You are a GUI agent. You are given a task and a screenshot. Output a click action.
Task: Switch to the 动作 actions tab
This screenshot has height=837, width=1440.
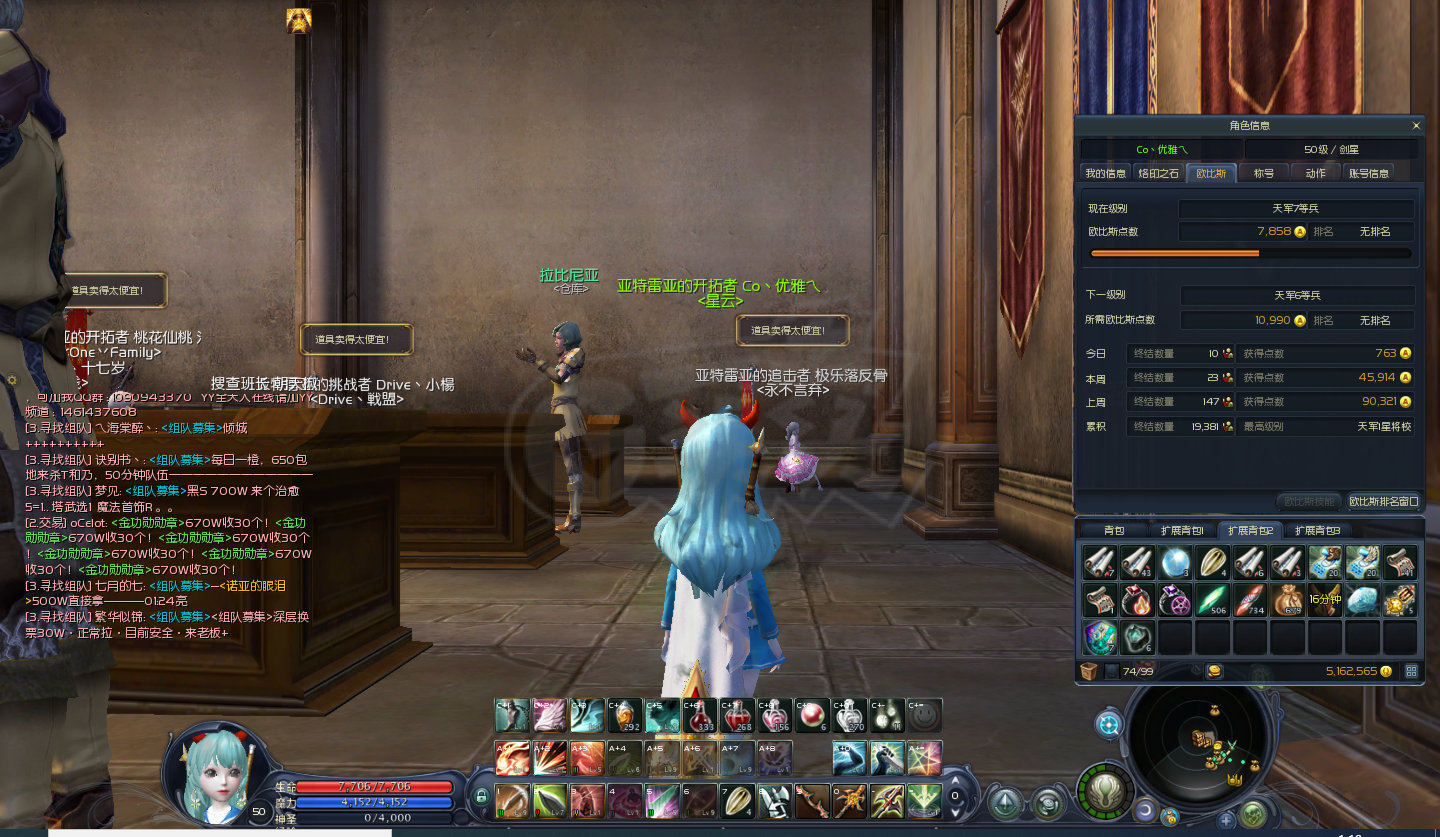point(1315,173)
